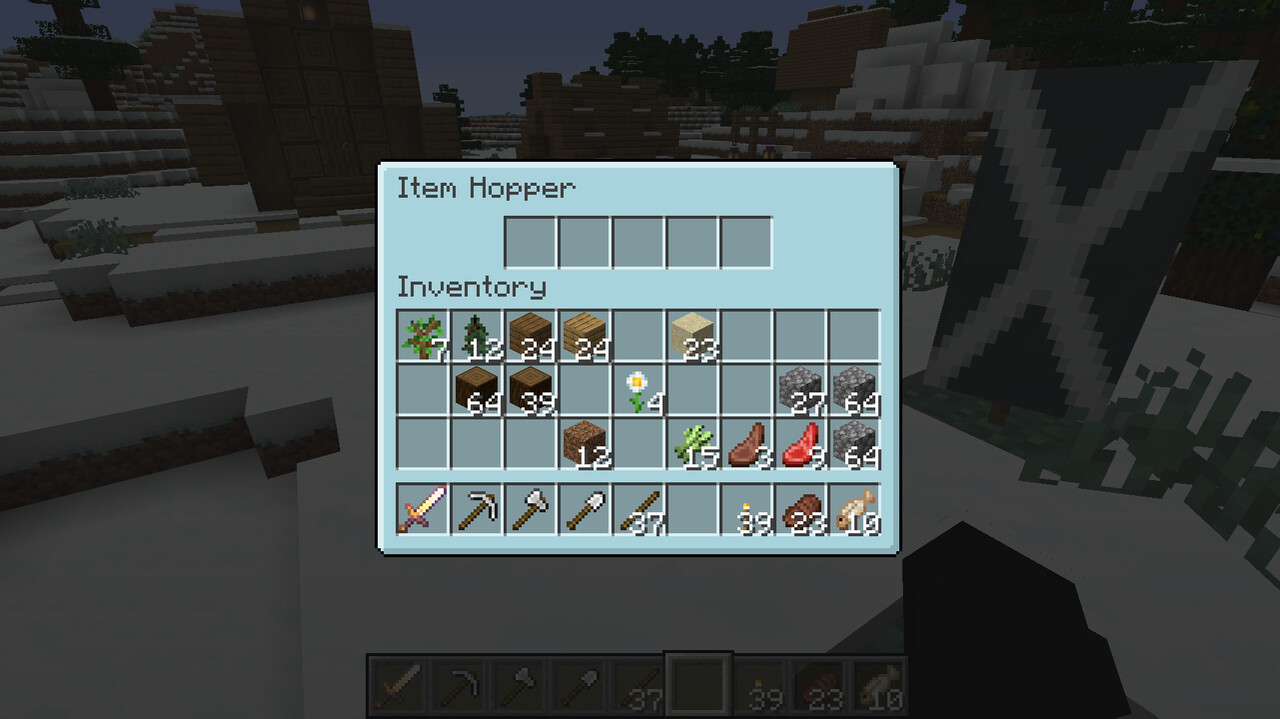Viewport: 1280px width, 719px height.
Task: Select the raw beef stack of 9
Action: click(x=800, y=444)
